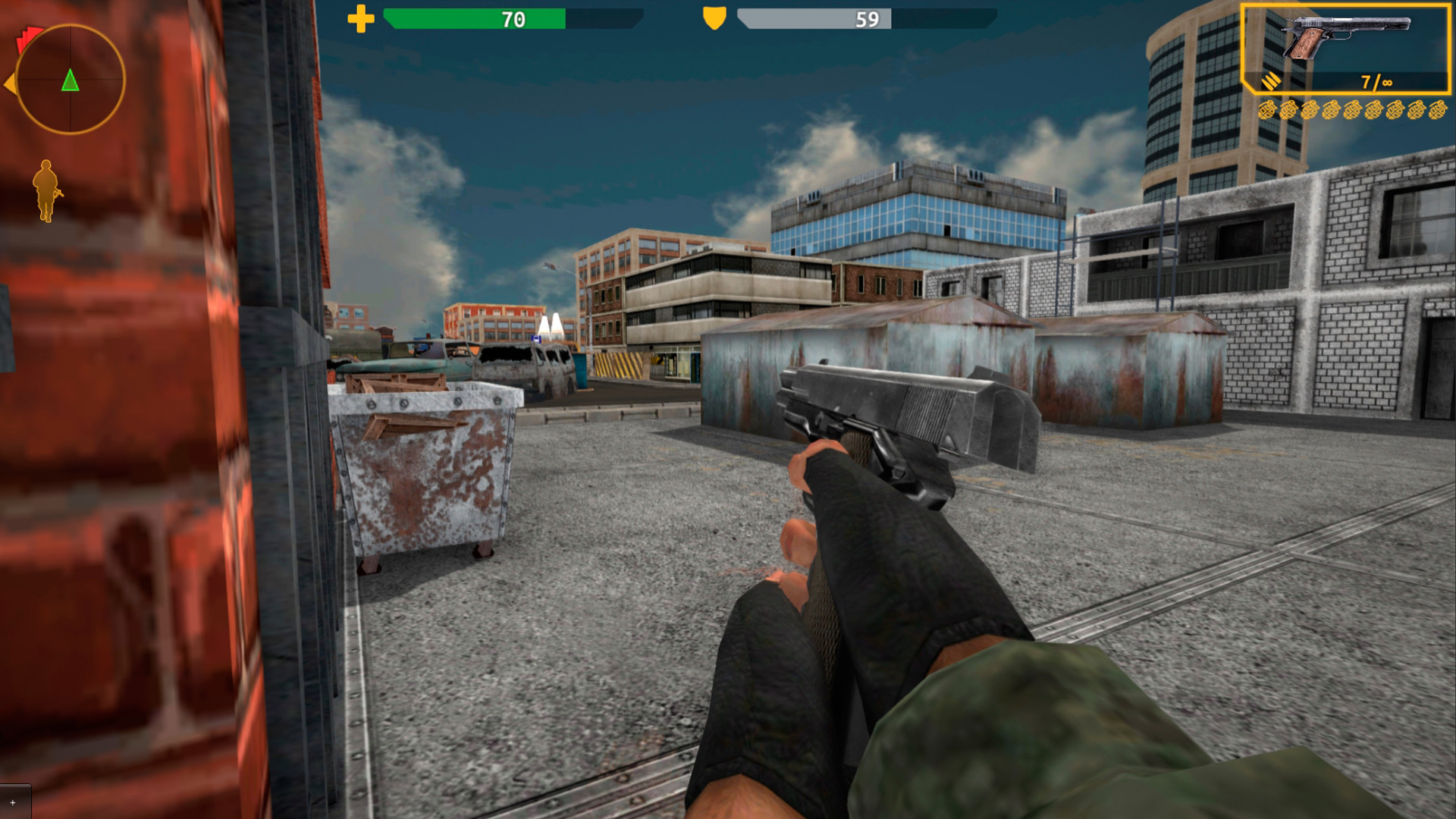Click the fire-rate chevrons icon in the weapon box
This screenshot has height=819, width=1456.
tap(1272, 81)
